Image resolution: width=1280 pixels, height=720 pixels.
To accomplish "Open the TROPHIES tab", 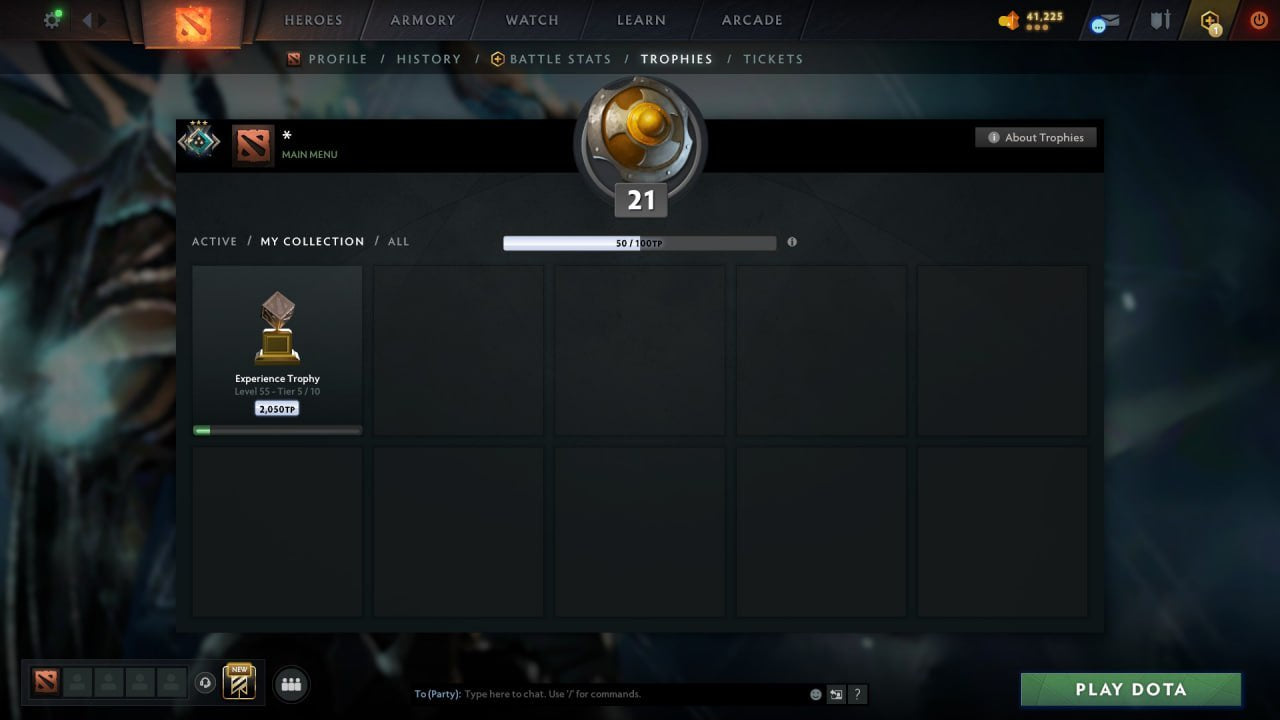I will point(676,59).
